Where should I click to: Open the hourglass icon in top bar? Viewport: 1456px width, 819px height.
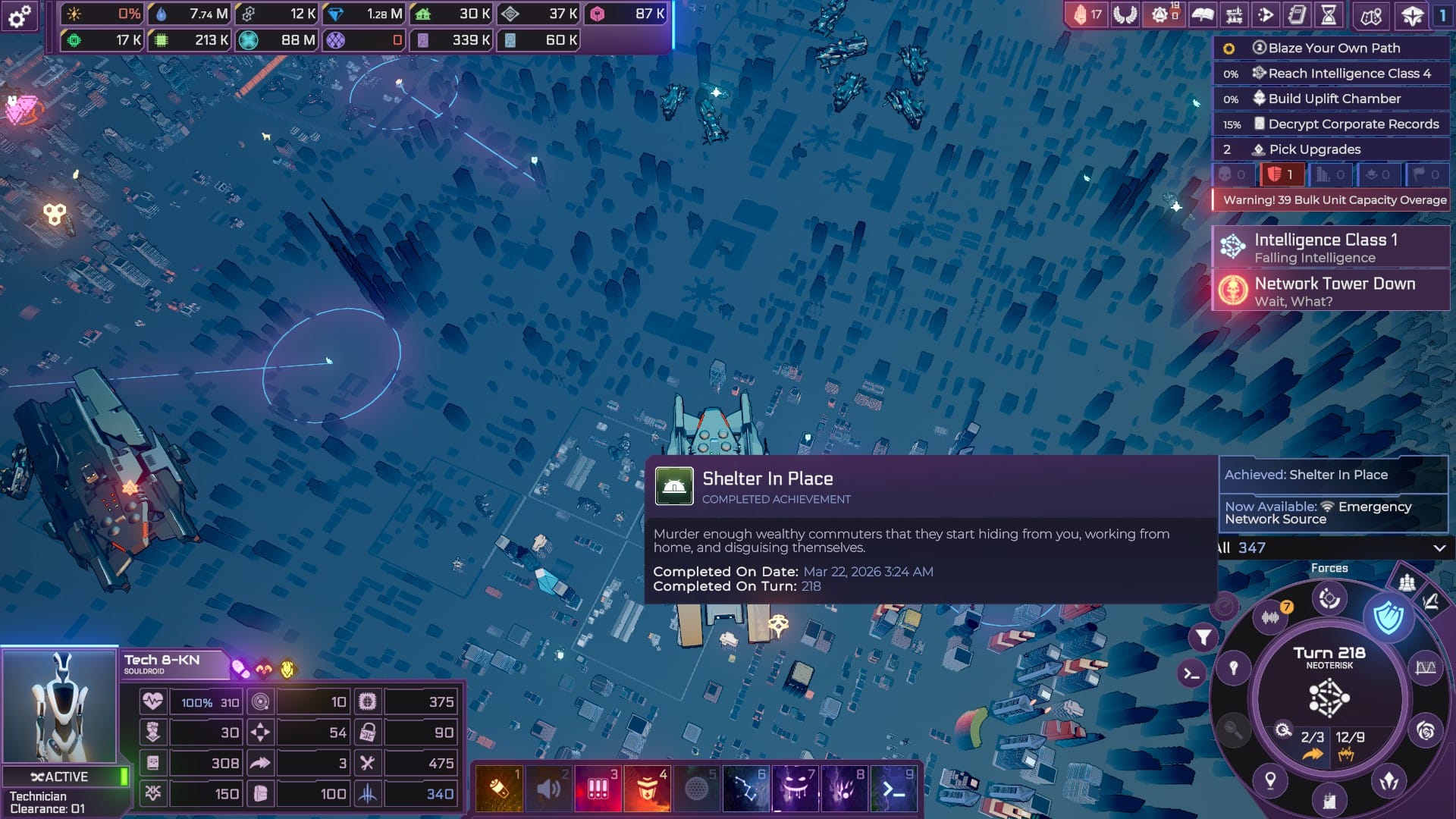click(x=1329, y=14)
